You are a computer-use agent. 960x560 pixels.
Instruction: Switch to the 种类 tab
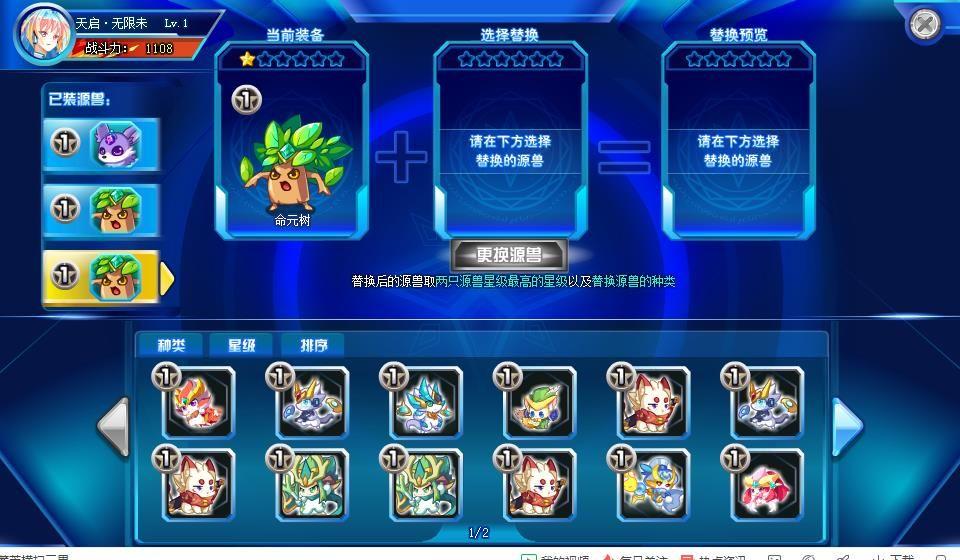(171, 345)
